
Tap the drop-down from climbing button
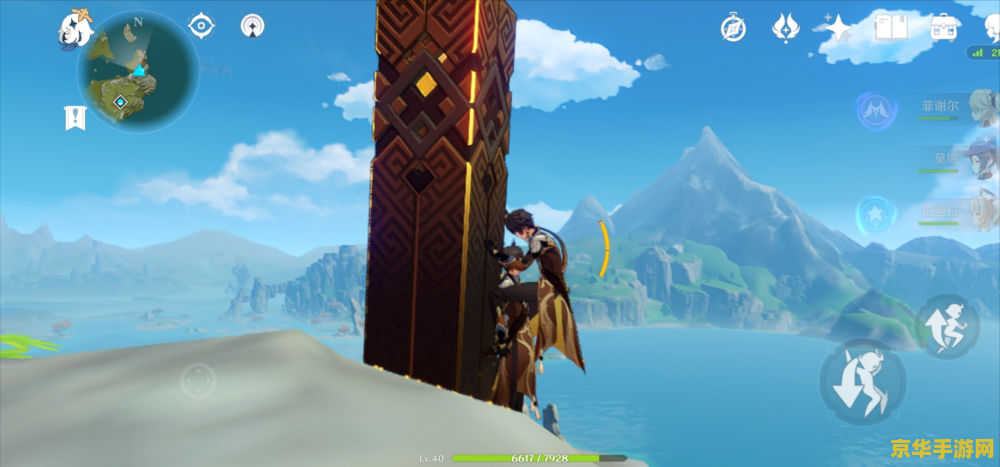(862, 381)
